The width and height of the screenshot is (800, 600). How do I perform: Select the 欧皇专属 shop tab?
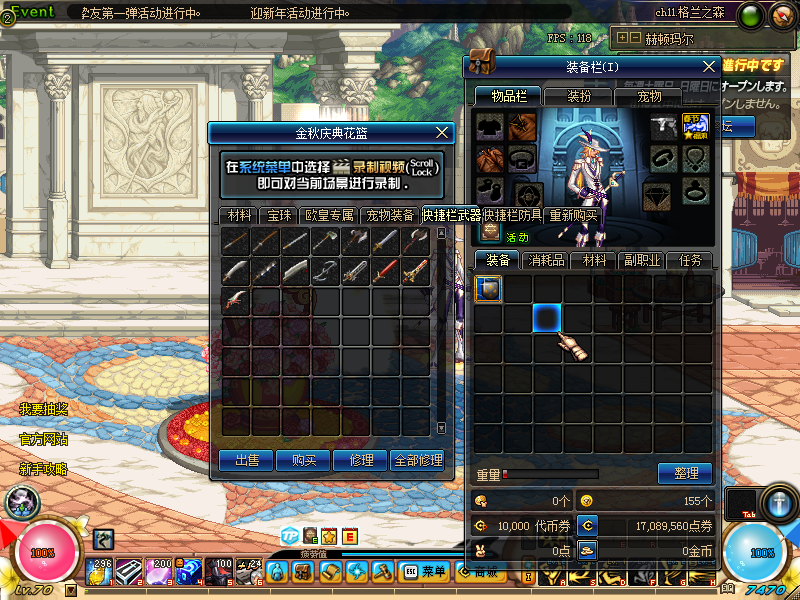[x=330, y=215]
